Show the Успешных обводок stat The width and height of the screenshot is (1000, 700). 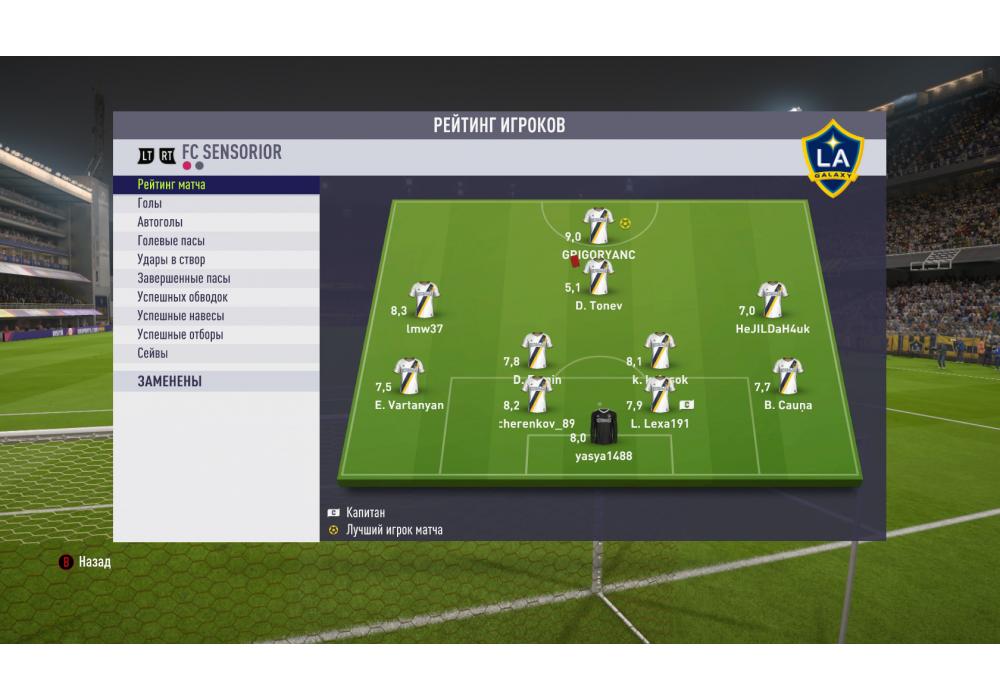[183, 297]
